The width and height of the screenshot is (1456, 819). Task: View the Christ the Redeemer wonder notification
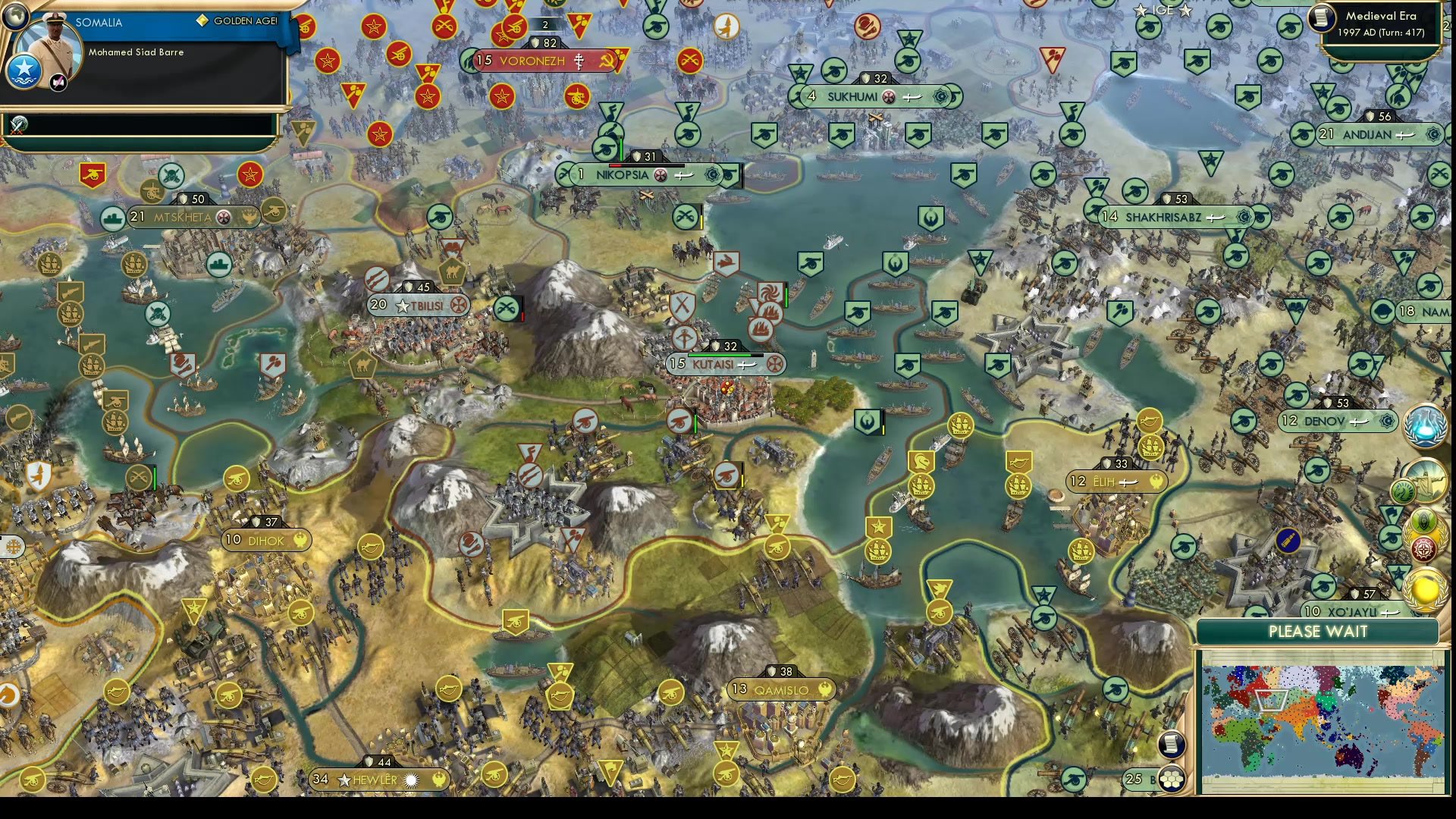1429,482
